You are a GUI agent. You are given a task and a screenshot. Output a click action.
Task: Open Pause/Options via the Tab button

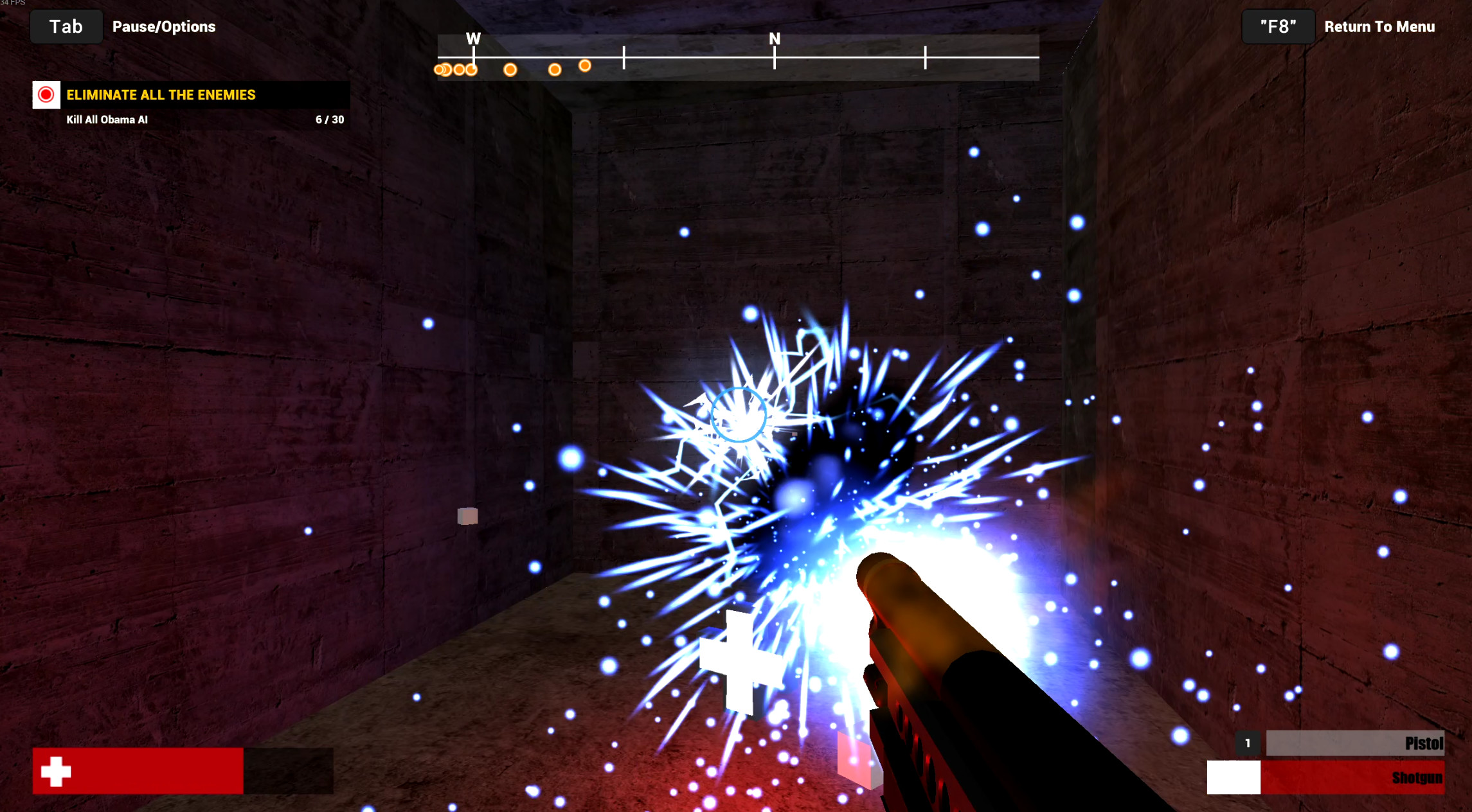(66, 26)
